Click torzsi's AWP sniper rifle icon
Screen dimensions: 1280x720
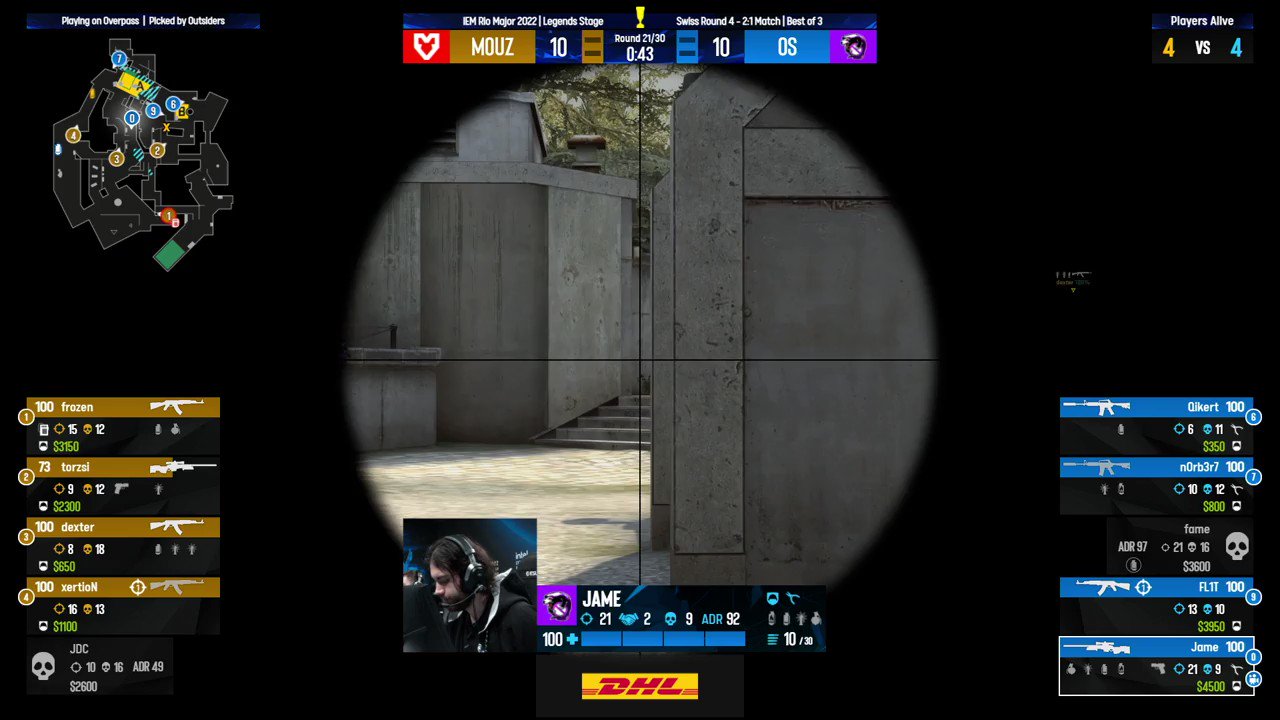pyautogui.click(x=185, y=466)
